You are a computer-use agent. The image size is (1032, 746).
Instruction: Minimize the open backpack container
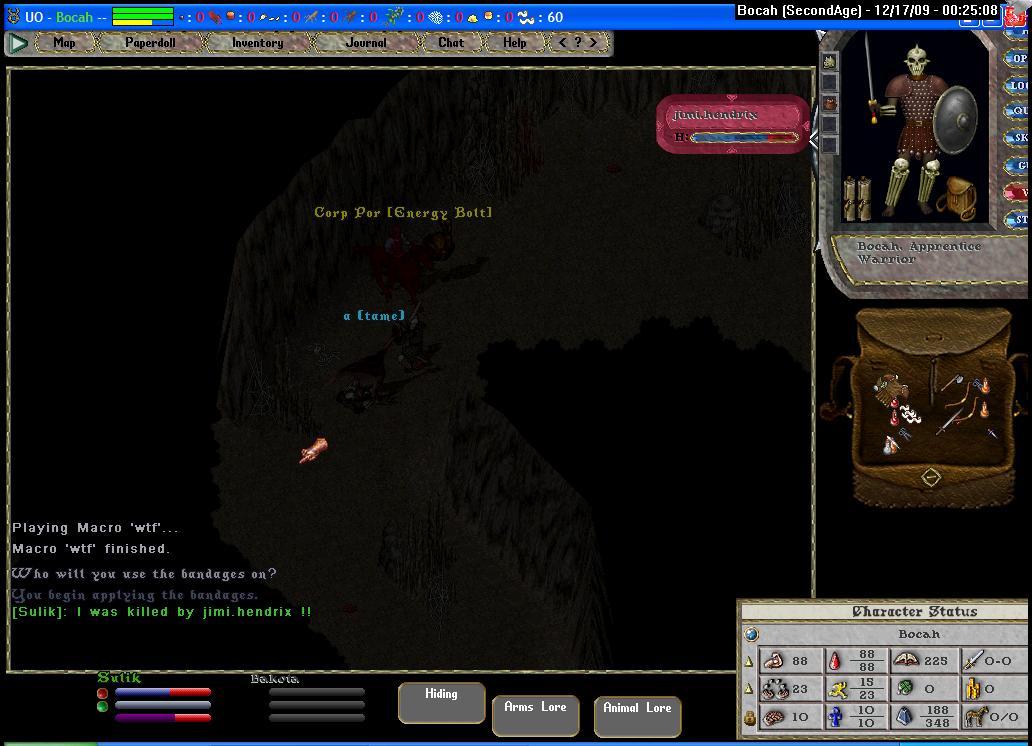(930, 477)
